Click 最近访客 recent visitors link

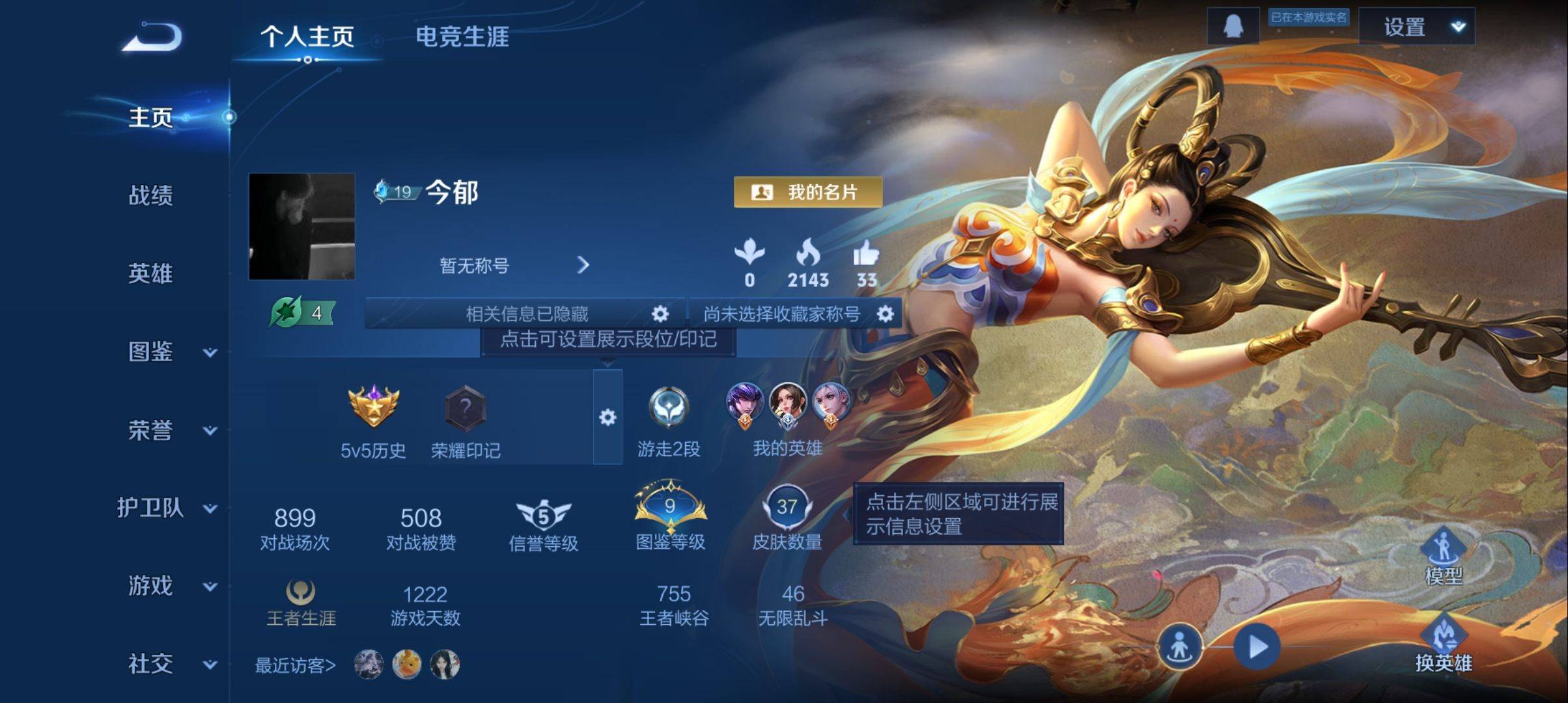pyautogui.click(x=295, y=665)
